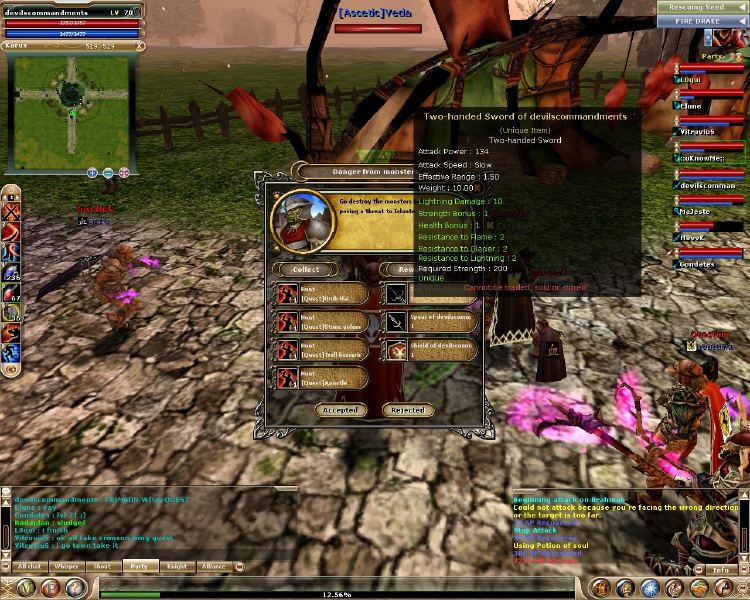Switch to the All chat tab
The height and width of the screenshot is (600, 750).
coord(29,566)
